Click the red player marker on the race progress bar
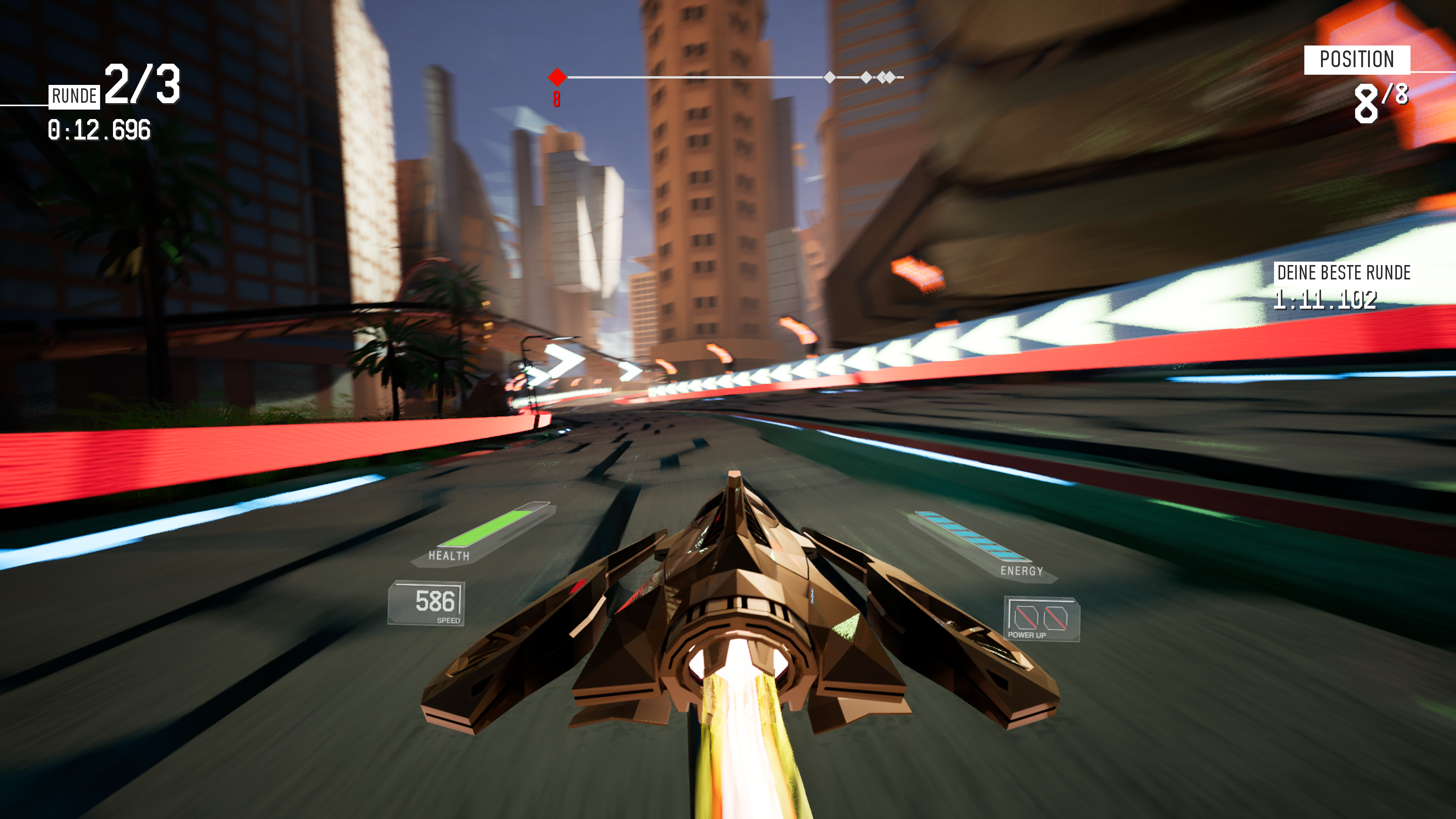This screenshot has width=1456, height=819. point(557,77)
